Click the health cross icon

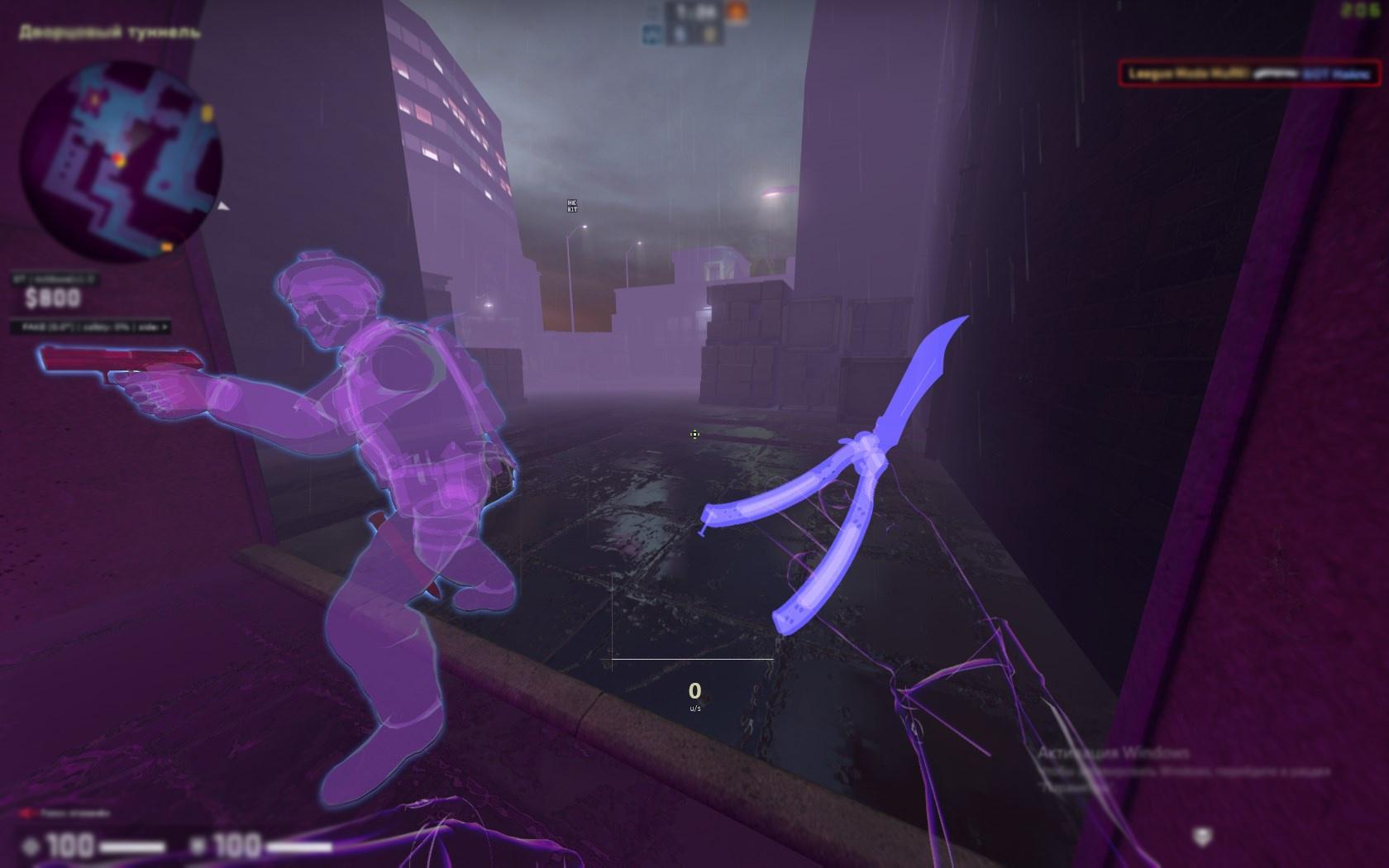32,846
